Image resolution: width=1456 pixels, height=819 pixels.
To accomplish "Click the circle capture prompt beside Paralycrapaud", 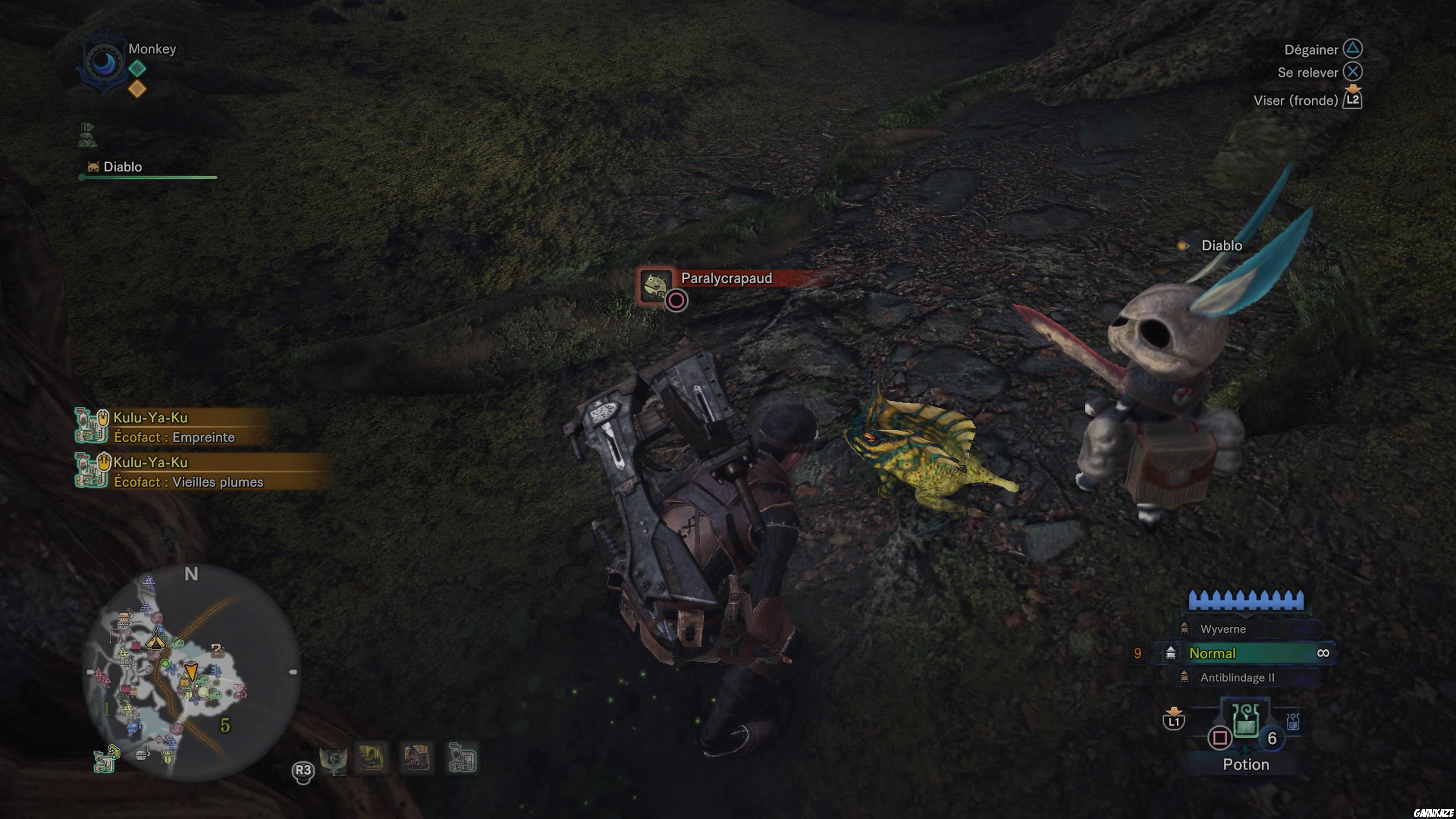I will point(676,300).
